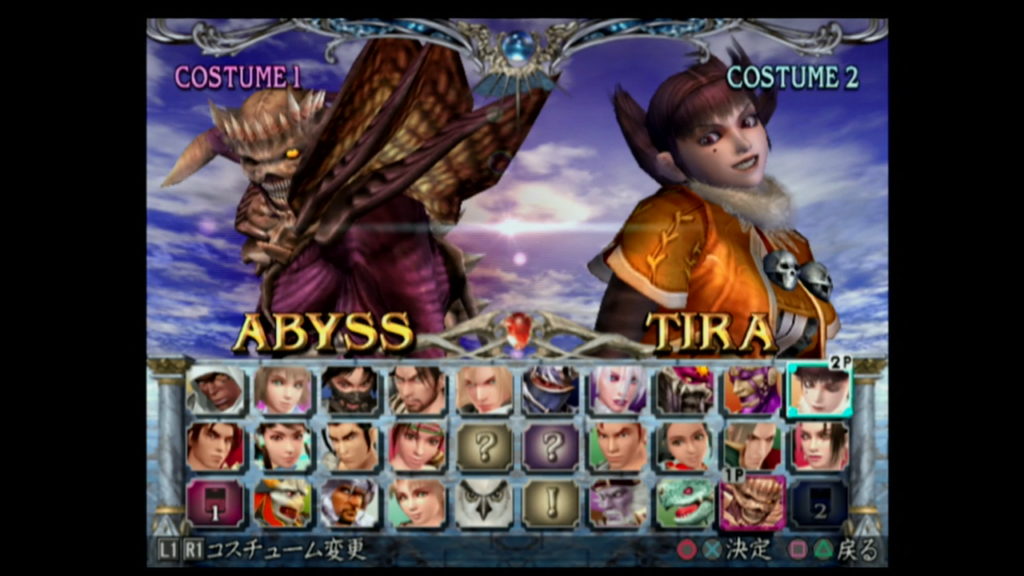Click the gold question mark tile
1024x576 pixels.
484,447
